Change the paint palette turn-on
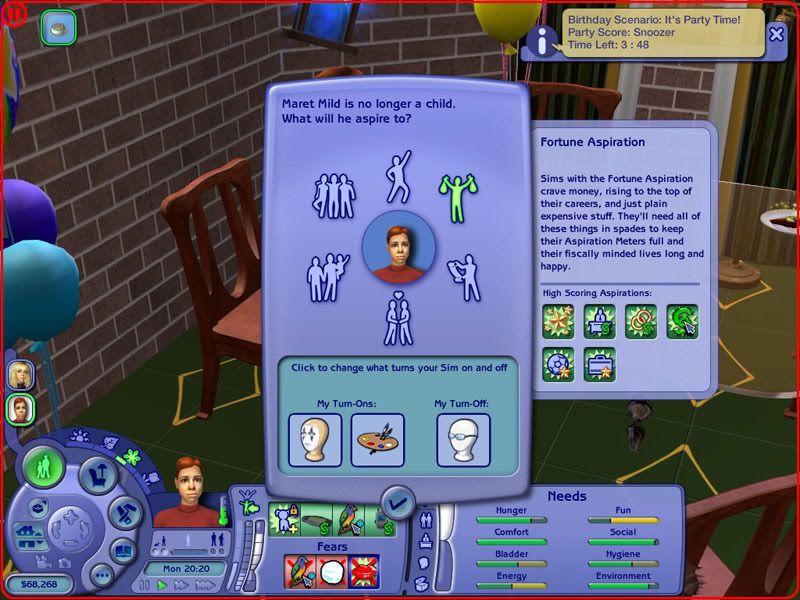800x600 pixels. (377, 440)
